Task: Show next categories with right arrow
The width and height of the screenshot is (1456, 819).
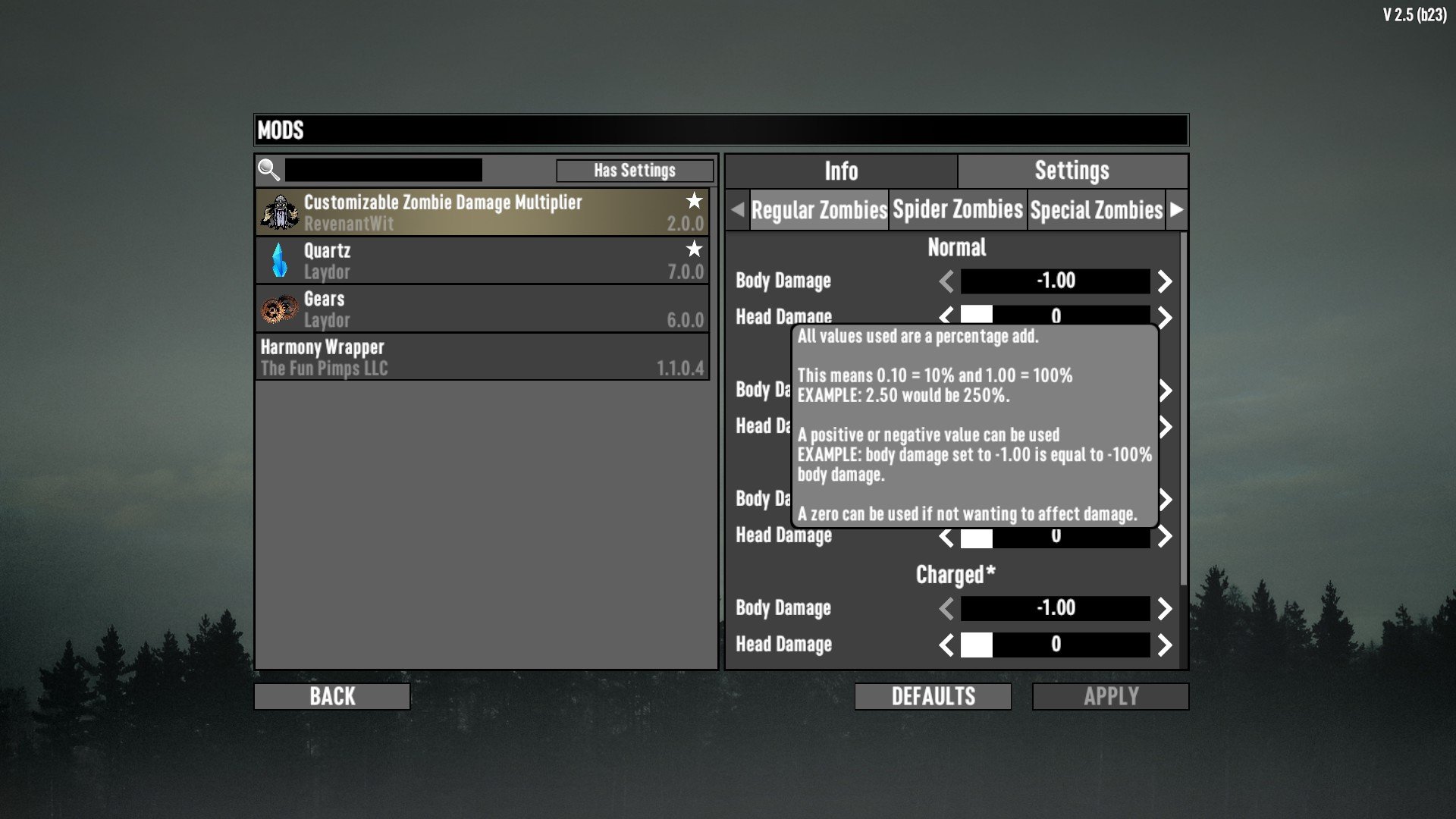Action: point(1176,210)
